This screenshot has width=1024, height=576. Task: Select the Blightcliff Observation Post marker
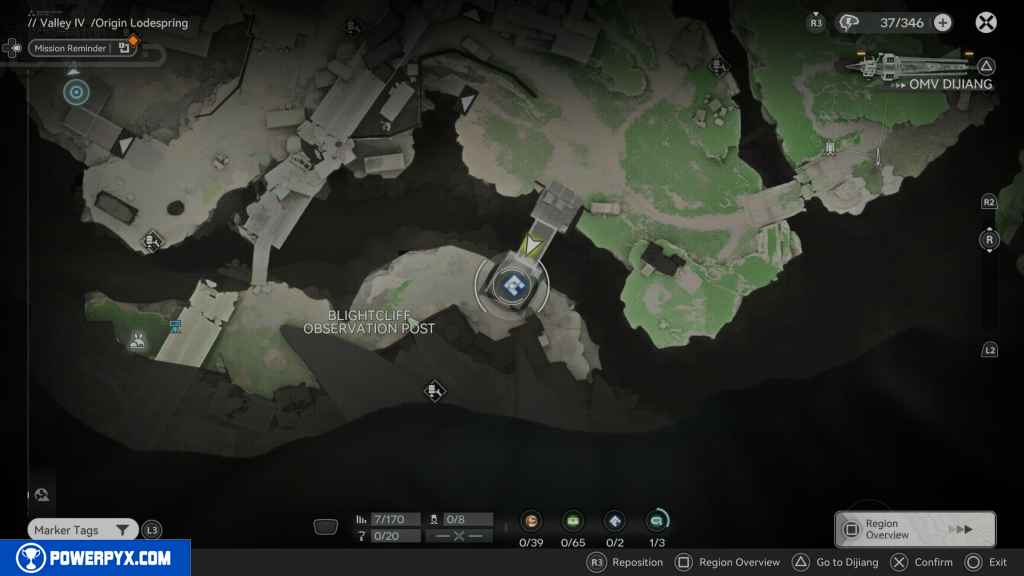click(x=511, y=285)
